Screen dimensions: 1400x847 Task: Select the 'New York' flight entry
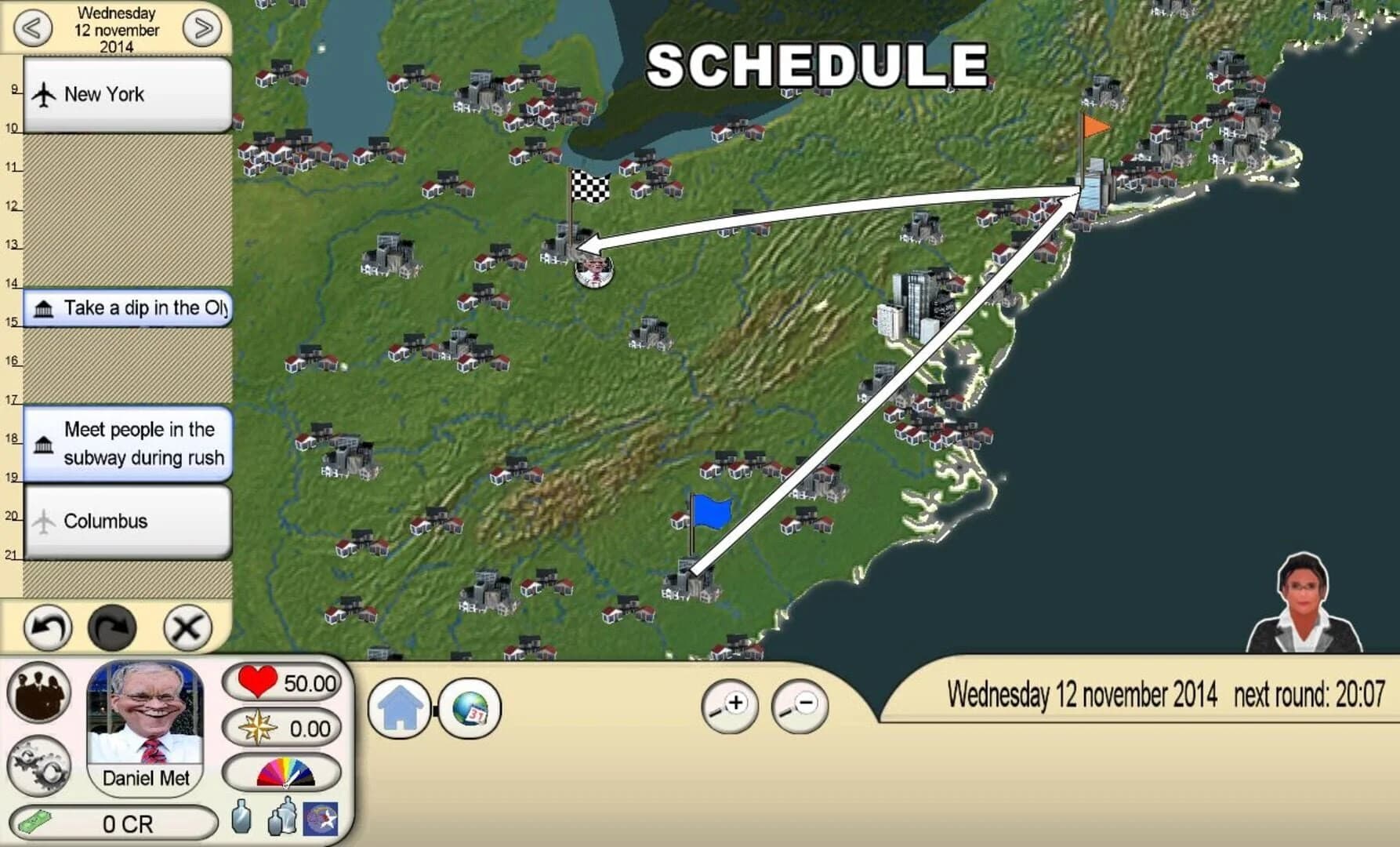click(125, 94)
